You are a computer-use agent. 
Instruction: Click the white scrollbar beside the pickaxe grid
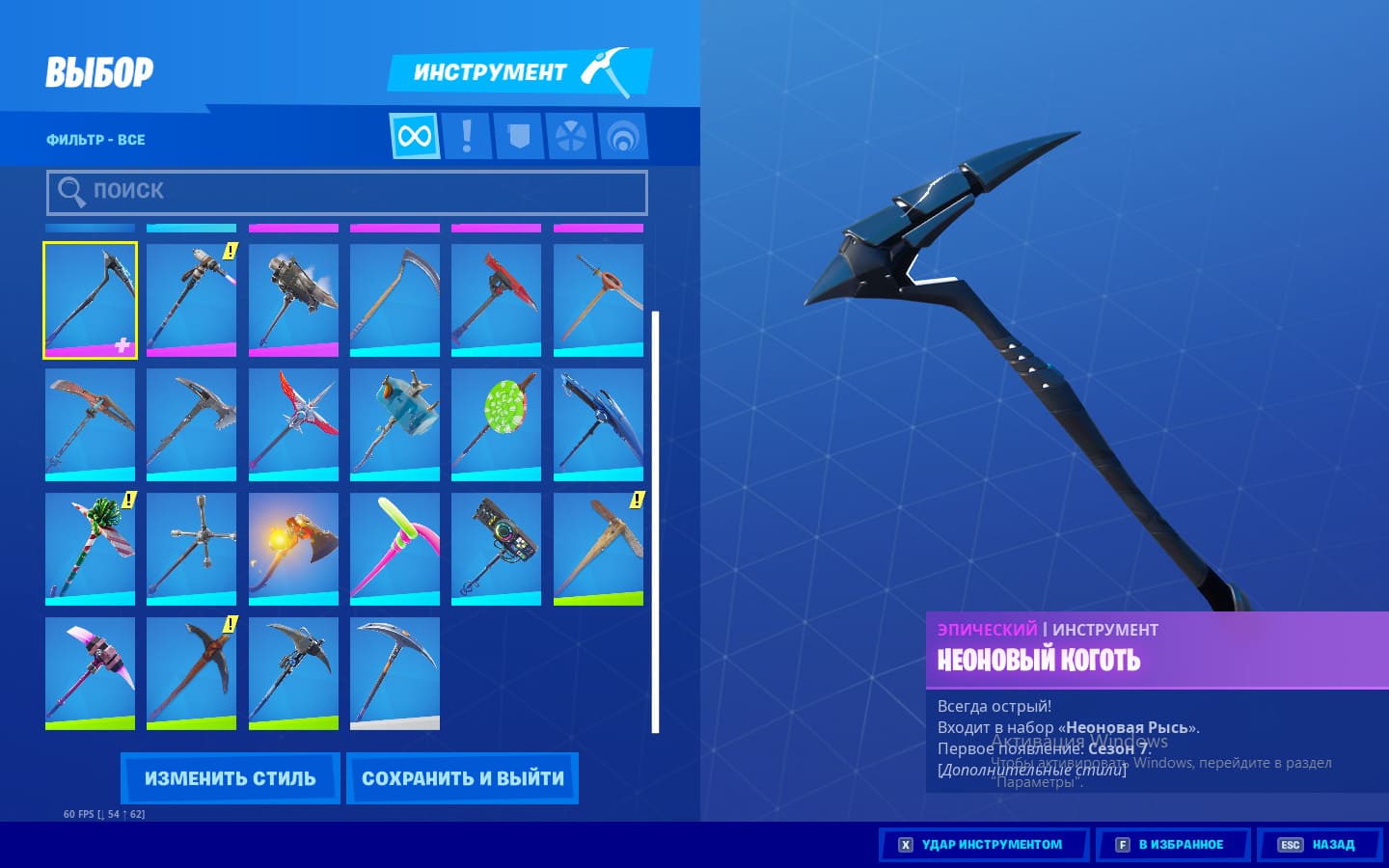point(656,521)
